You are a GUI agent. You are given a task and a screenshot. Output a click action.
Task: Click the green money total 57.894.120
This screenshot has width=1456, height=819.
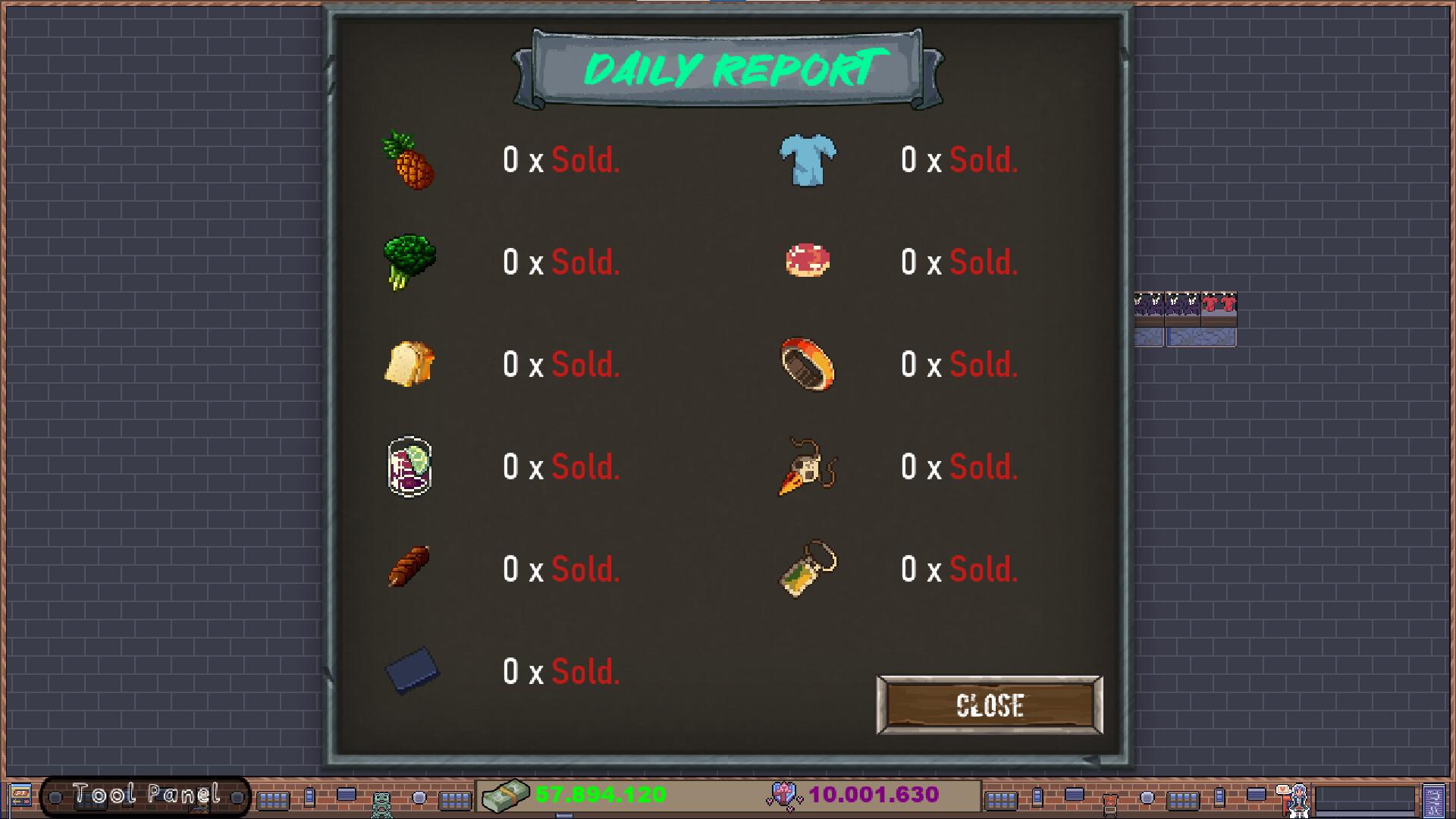(598, 795)
